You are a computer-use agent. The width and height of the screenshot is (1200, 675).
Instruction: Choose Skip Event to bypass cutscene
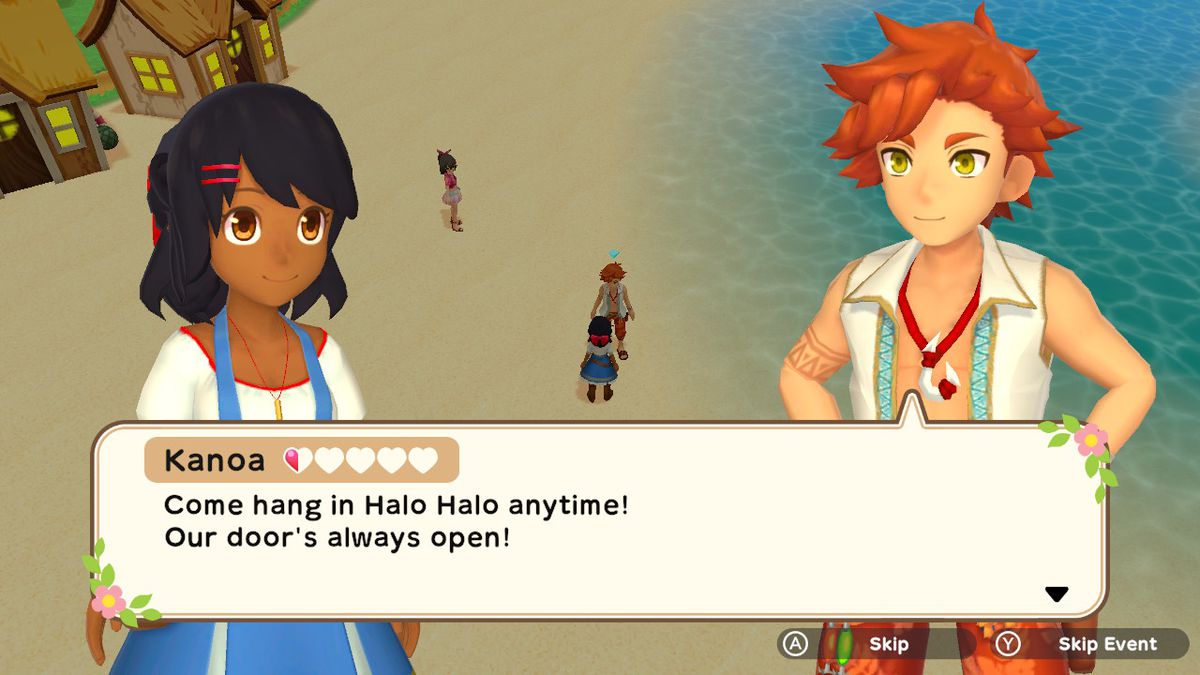(x=1090, y=645)
